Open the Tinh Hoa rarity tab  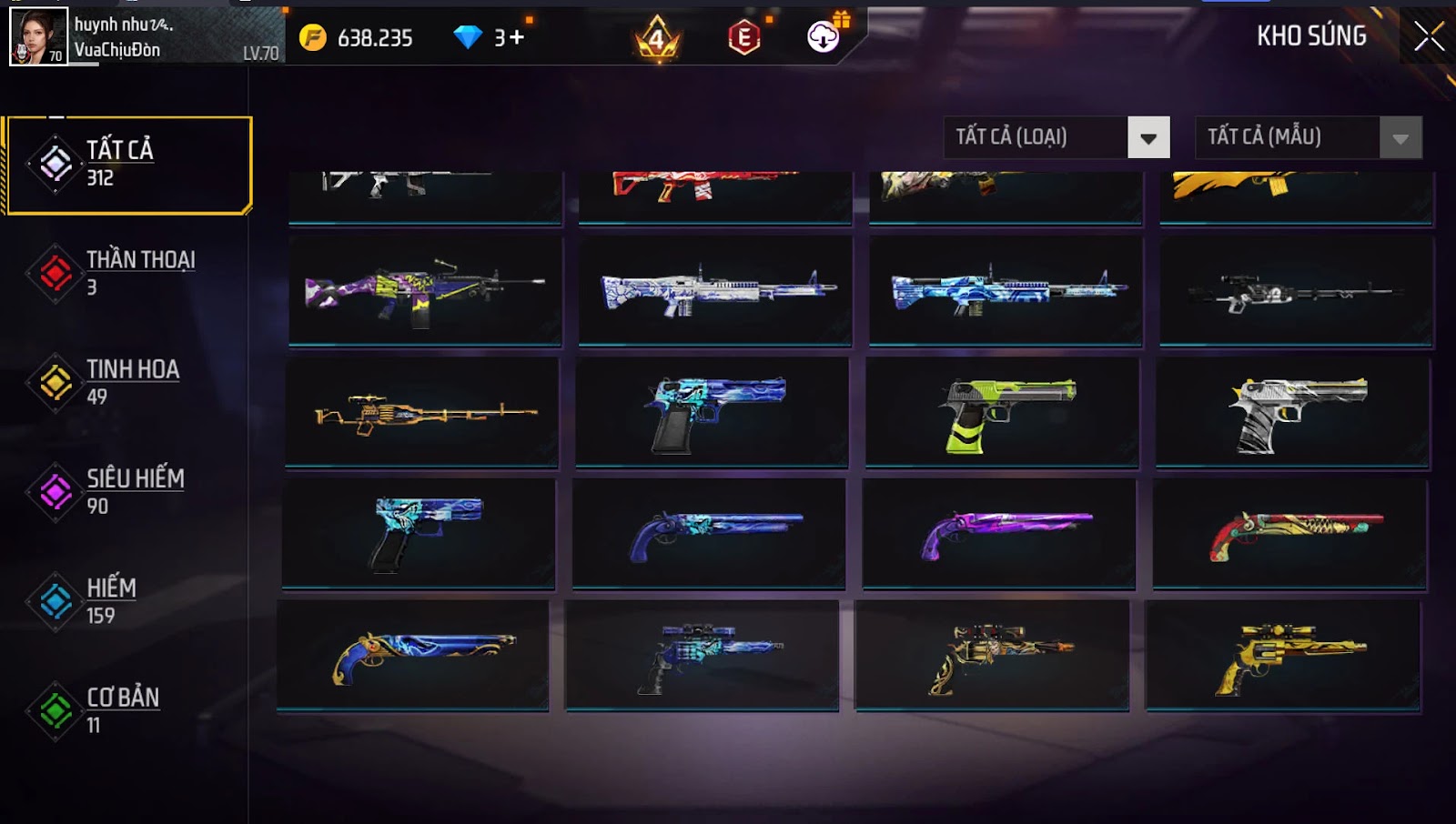(128, 382)
